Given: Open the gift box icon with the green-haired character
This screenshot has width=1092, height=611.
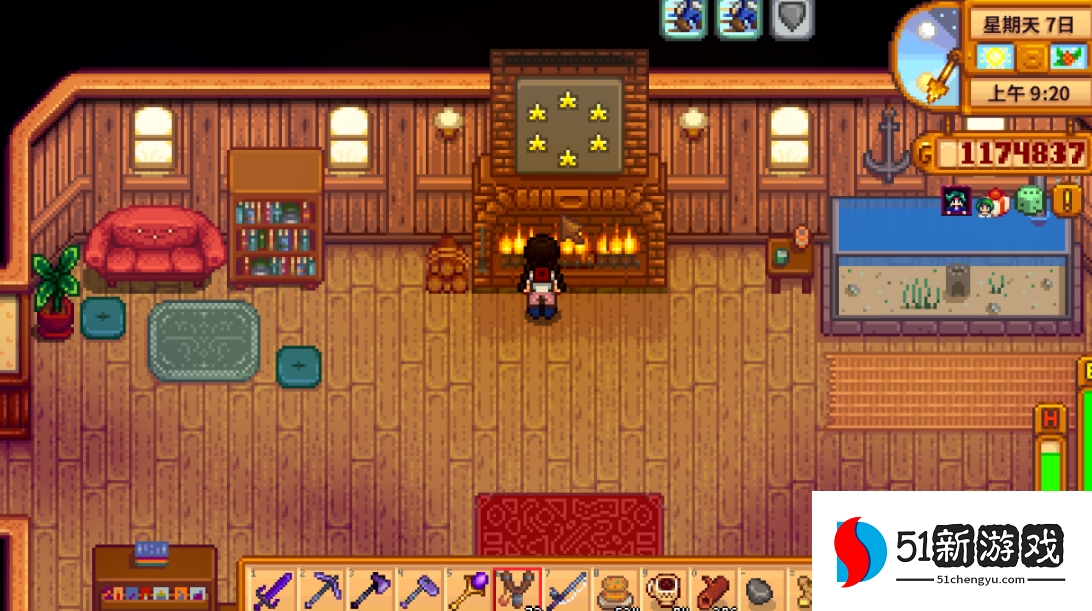Looking at the screenshot, I should 992,202.
